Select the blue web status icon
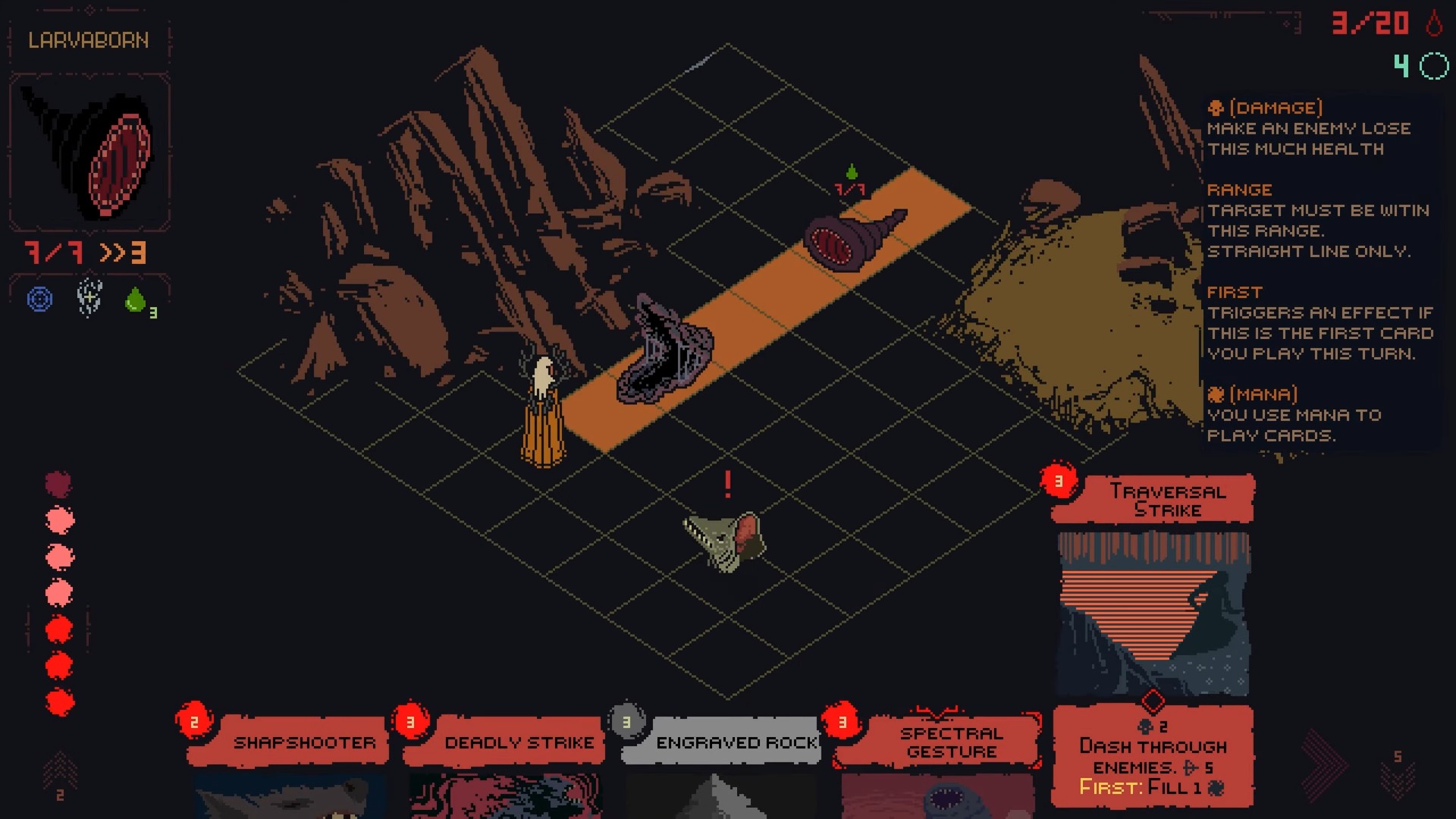The width and height of the screenshot is (1456, 819). (x=39, y=299)
